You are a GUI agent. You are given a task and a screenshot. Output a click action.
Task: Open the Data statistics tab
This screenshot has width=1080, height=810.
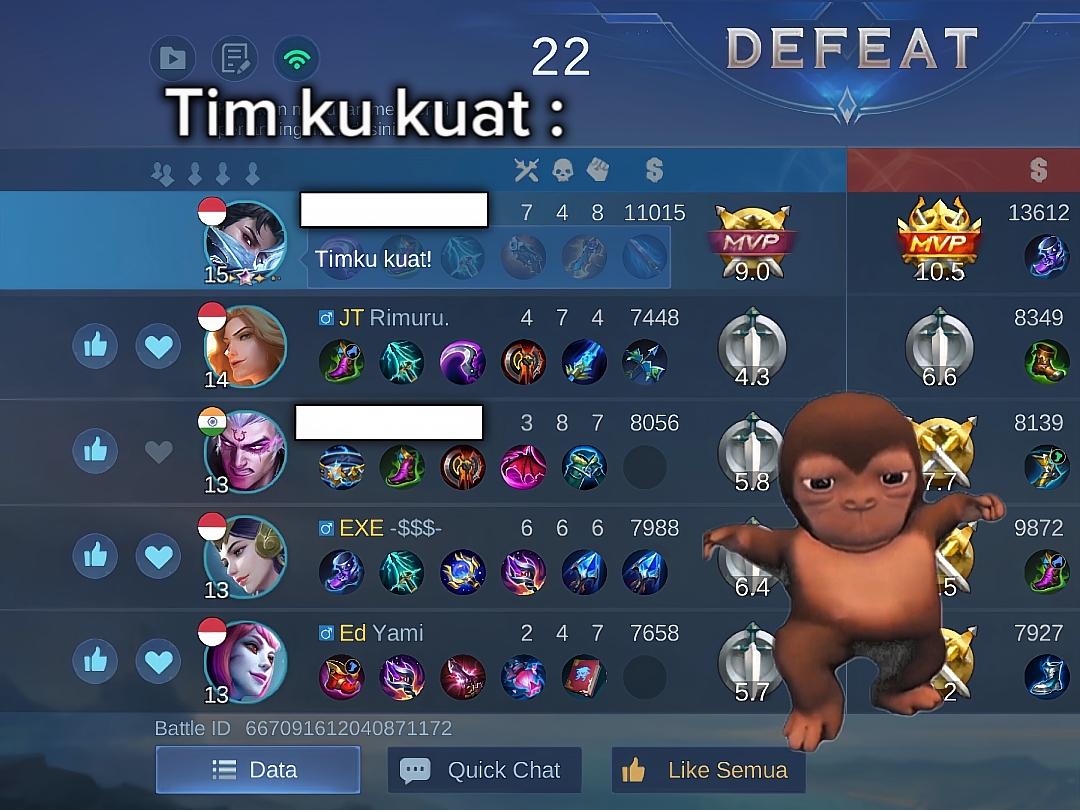[x=257, y=770]
